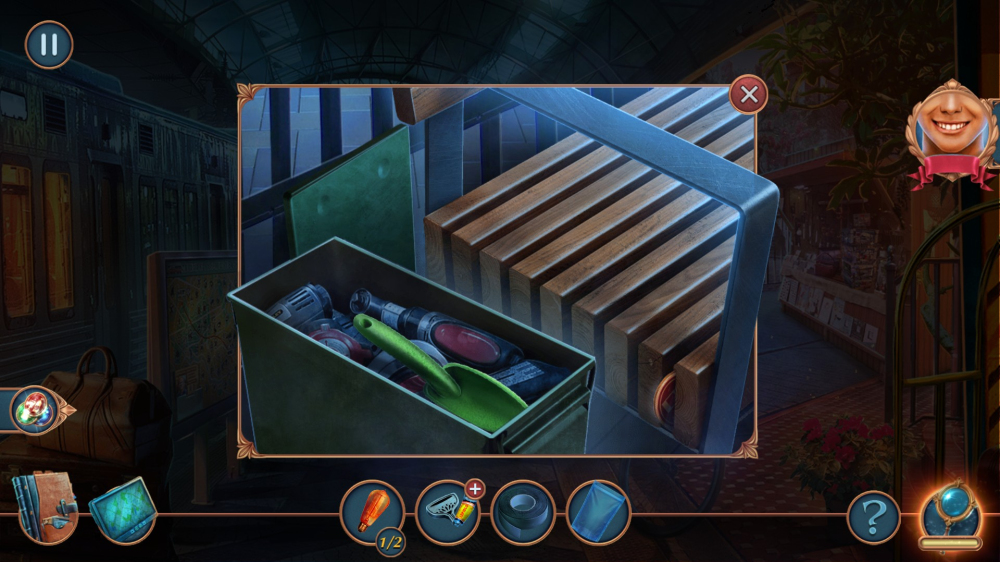Select the roll of duct tape
This screenshot has height=562, width=1000.
click(x=523, y=513)
